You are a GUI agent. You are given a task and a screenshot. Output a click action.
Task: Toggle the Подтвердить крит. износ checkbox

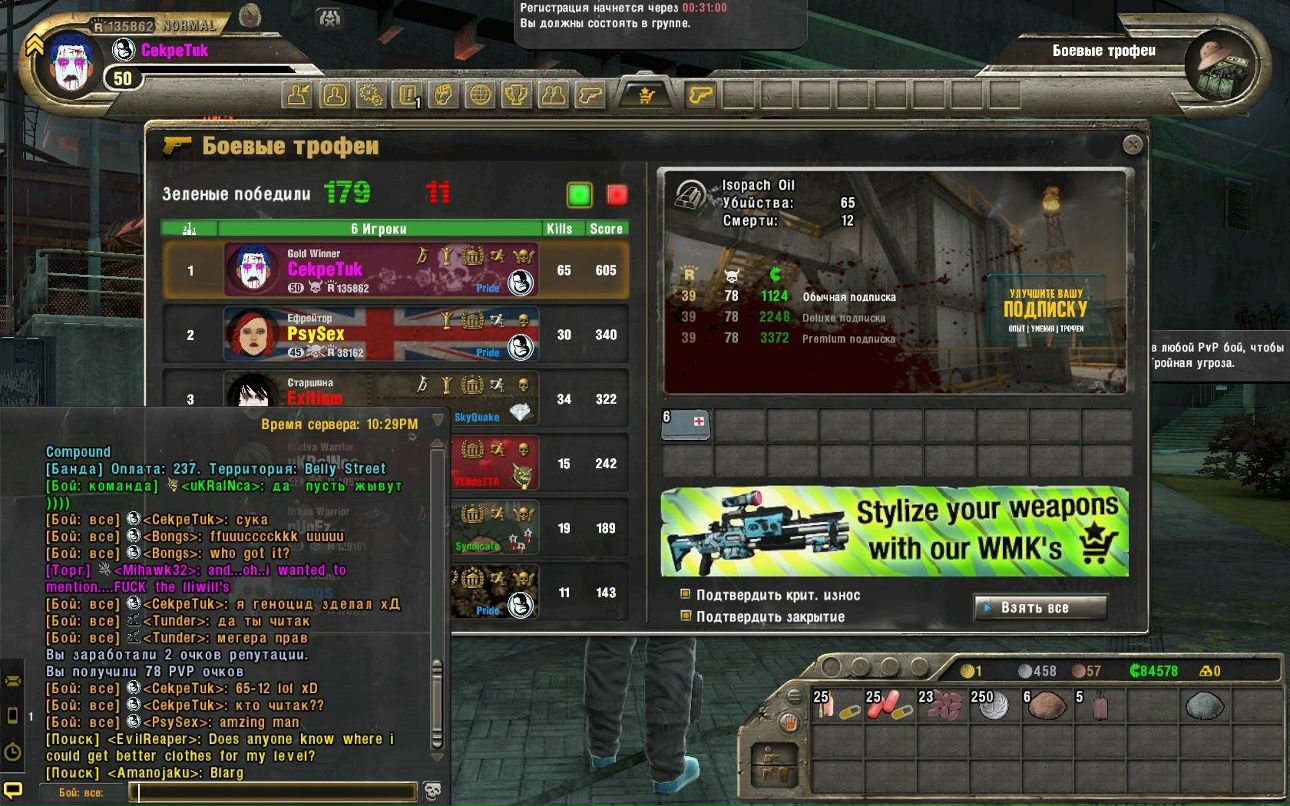[686, 595]
